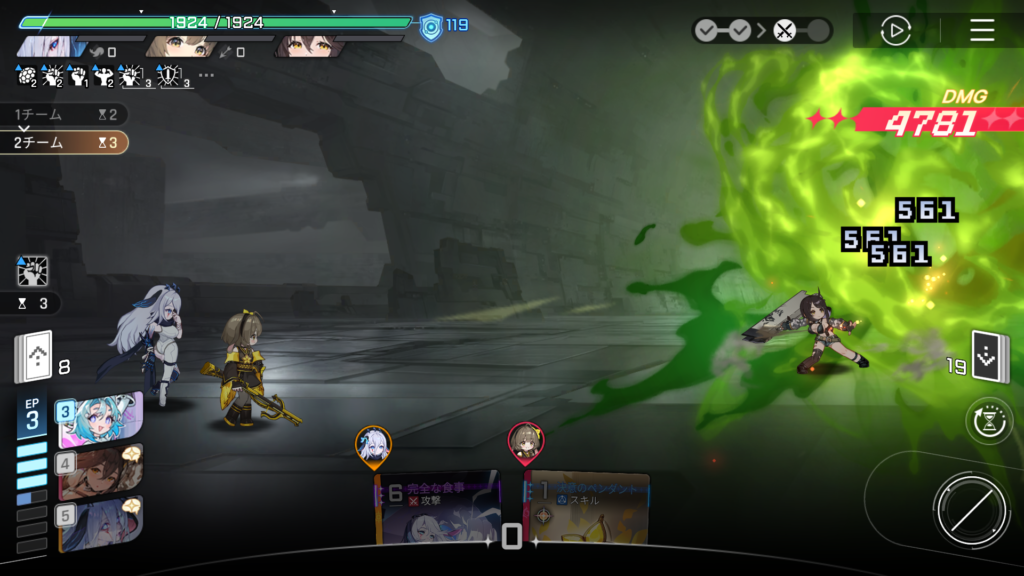Expand the buff list with three dots
Viewport: 1024px width, 576px height.
[206, 75]
